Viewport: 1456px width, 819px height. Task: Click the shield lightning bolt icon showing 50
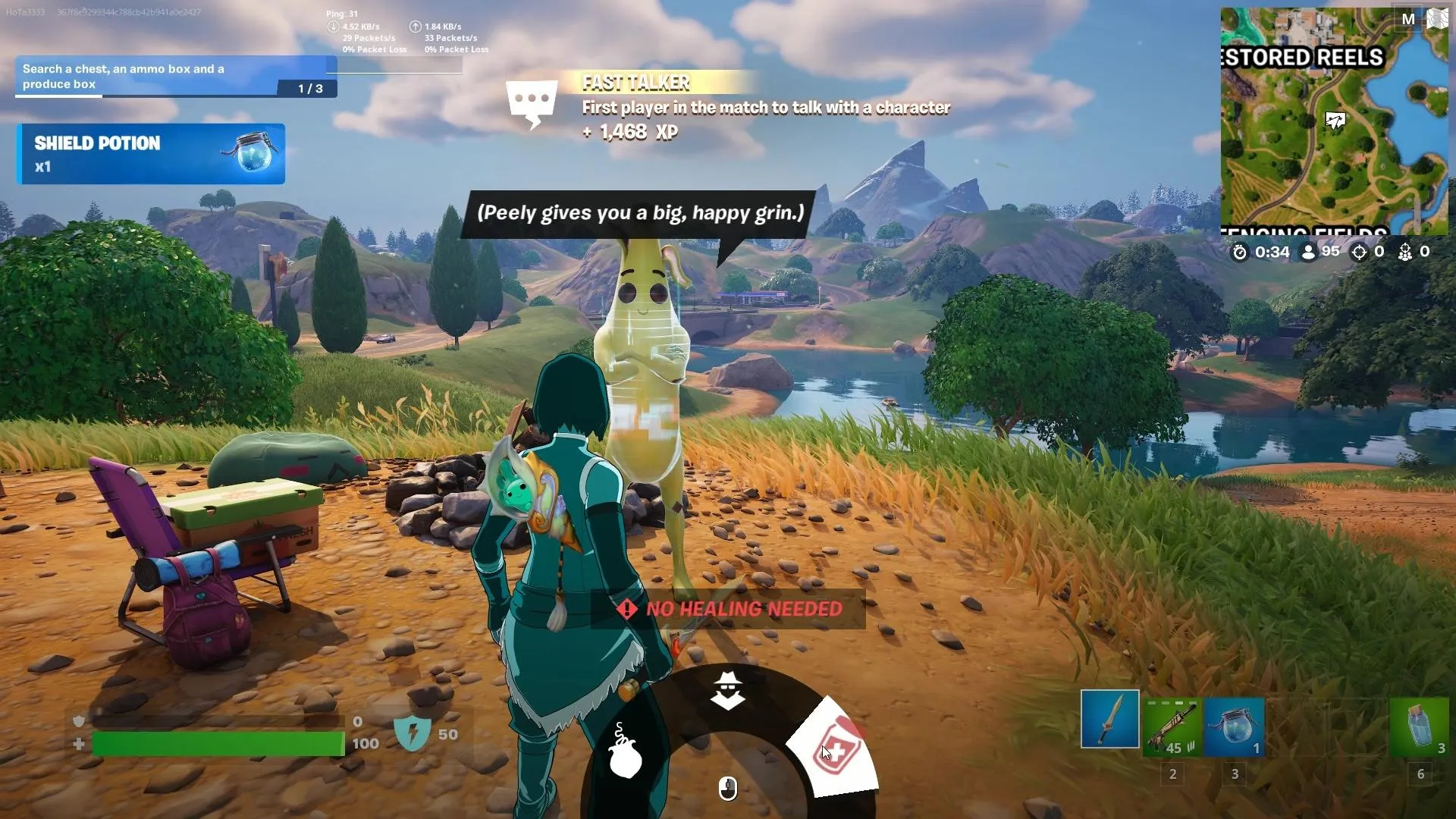413,733
